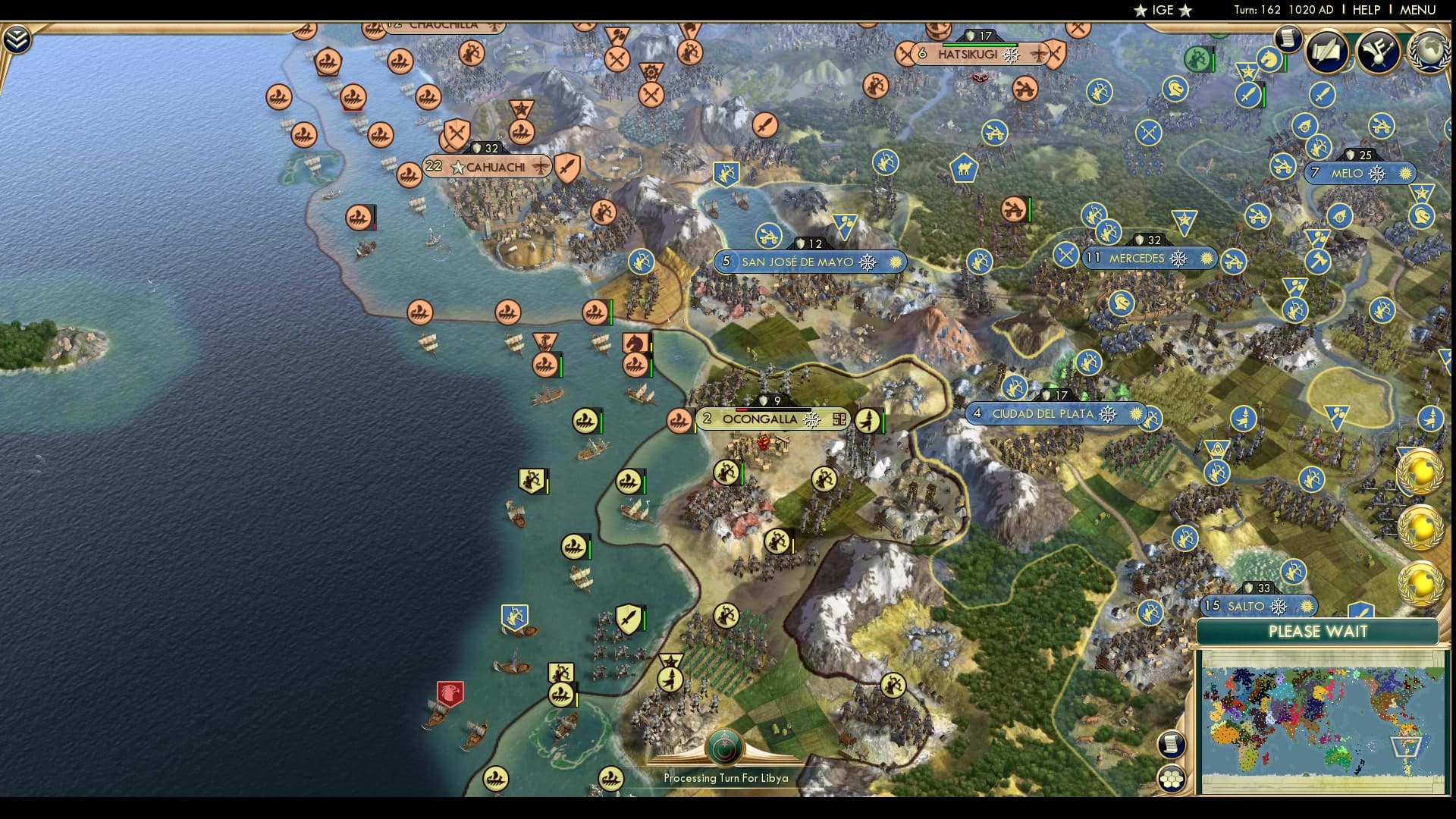The height and width of the screenshot is (819, 1456).
Task: Select the OCONGALLA city banner
Action: [761, 418]
